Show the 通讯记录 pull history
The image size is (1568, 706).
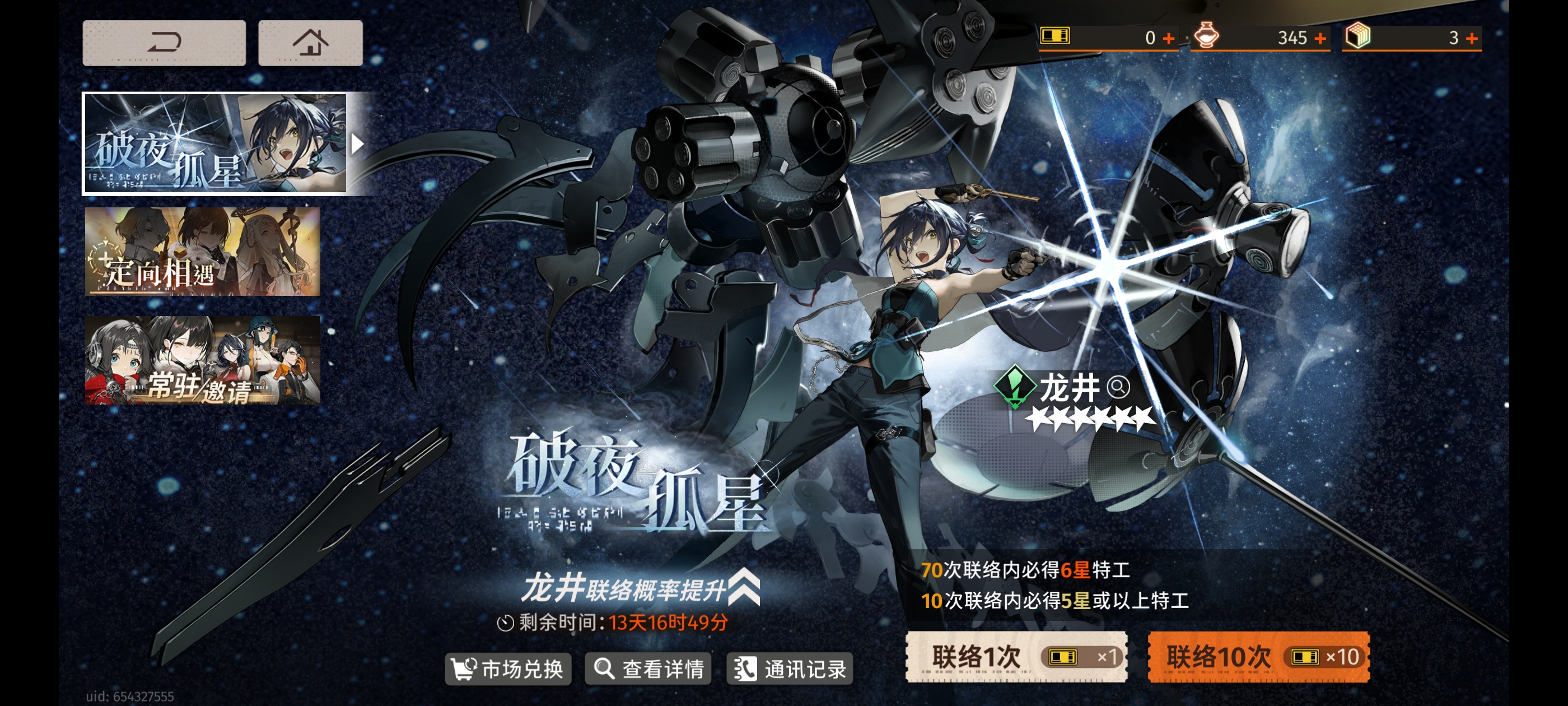[x=790, y=669]
